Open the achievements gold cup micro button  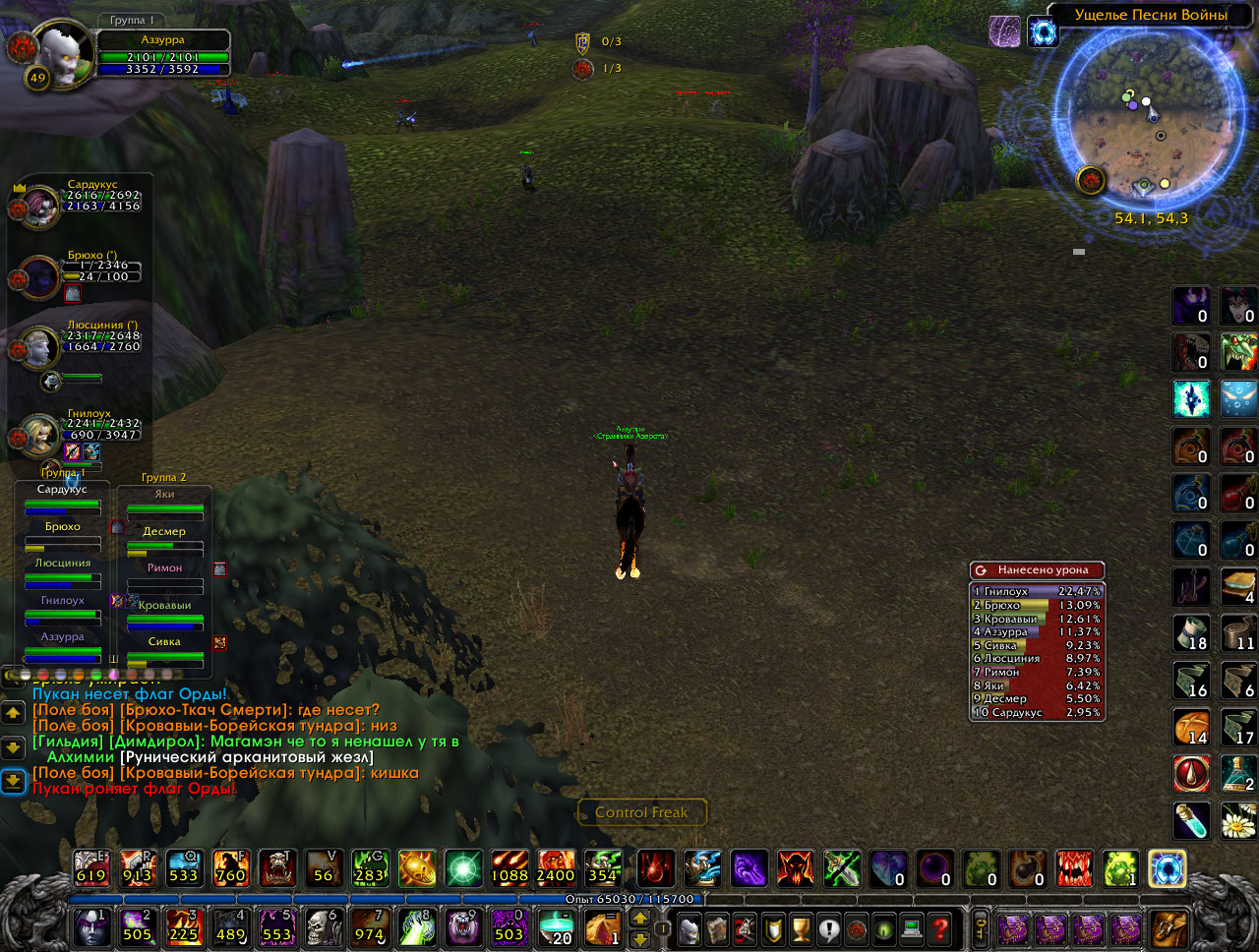coord(801,928)
